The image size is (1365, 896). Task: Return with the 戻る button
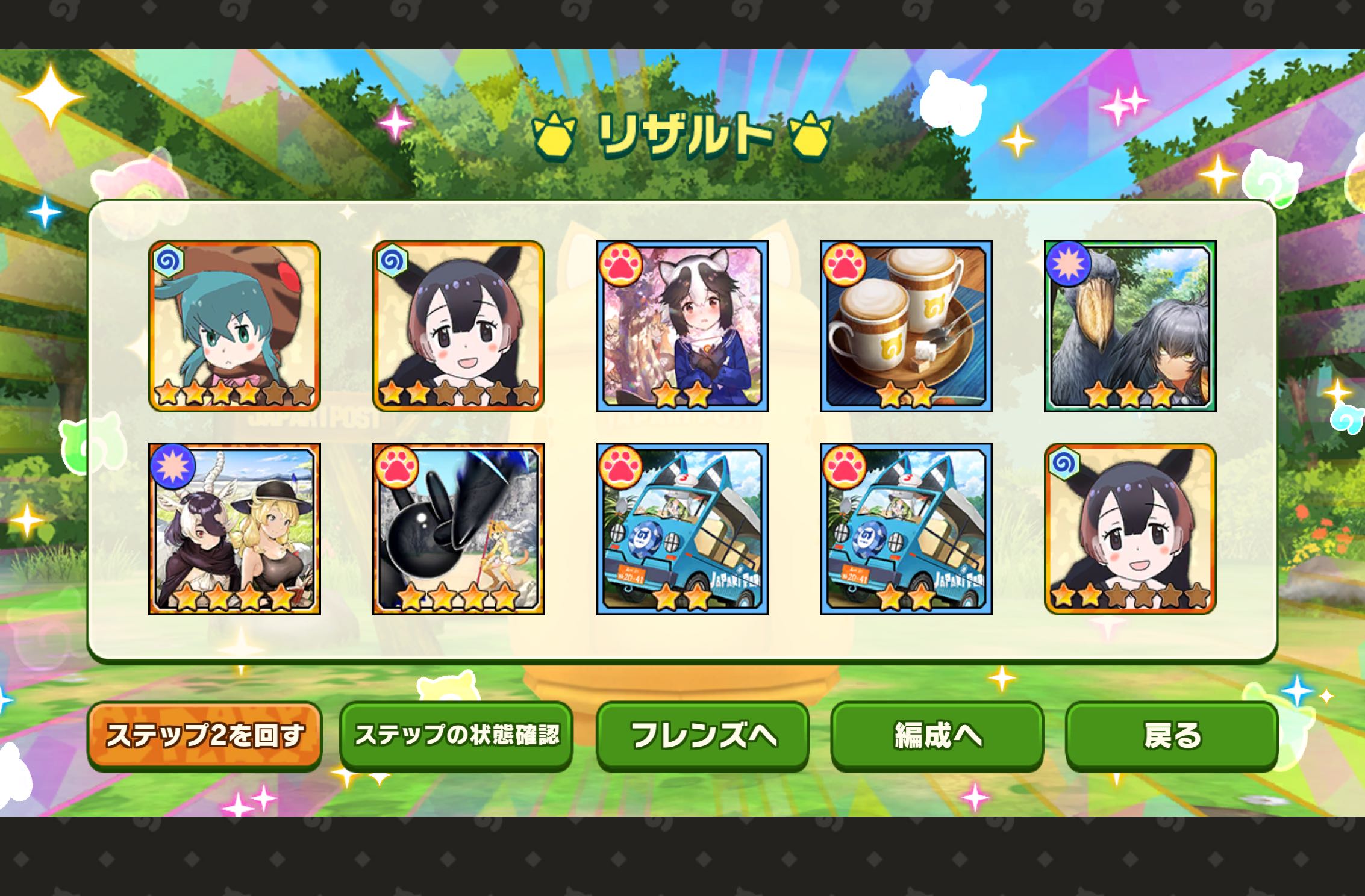coord(1172,735)
